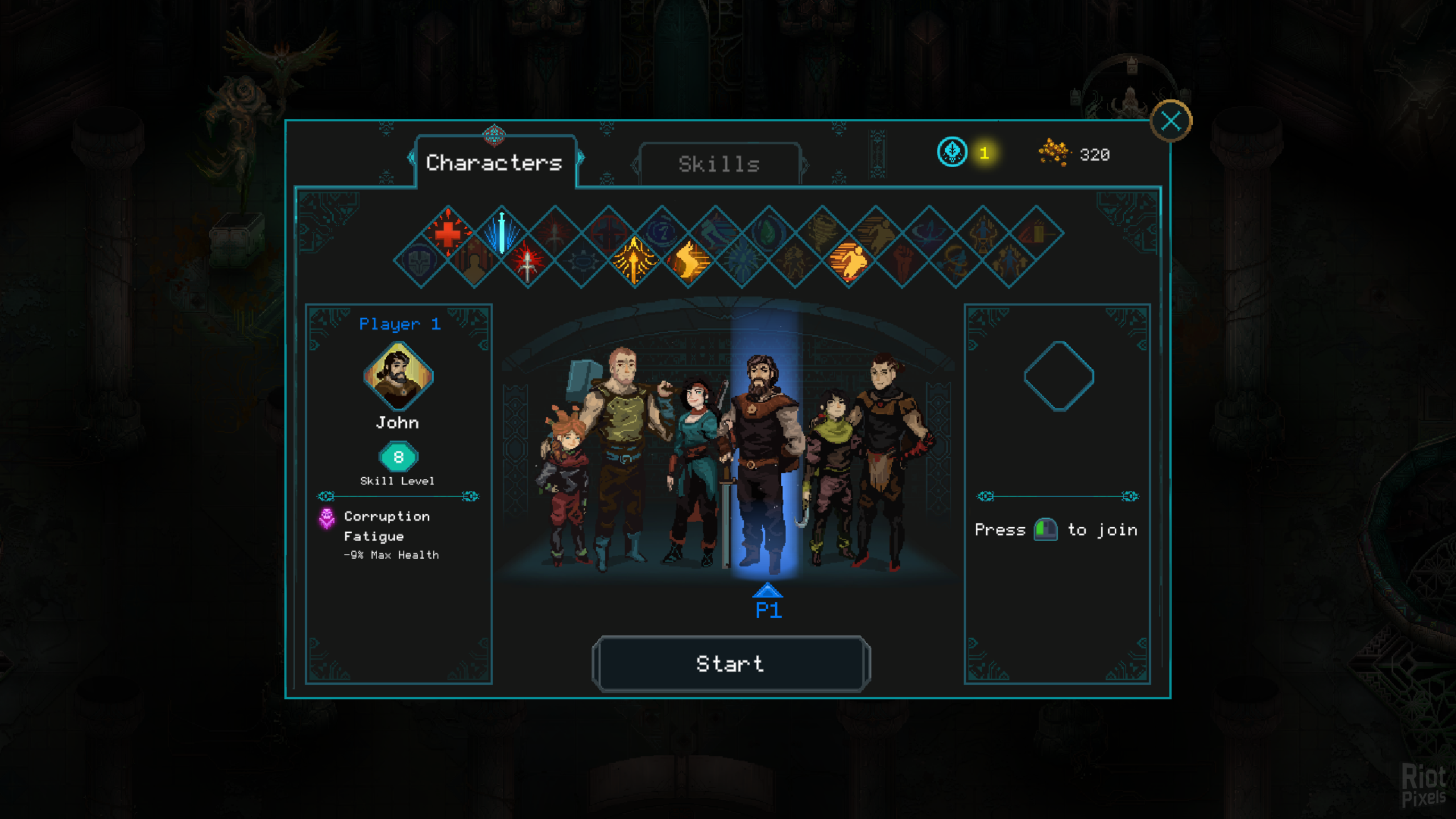
Task: Inspect the red cross trait icon
Action: [448, 233]
